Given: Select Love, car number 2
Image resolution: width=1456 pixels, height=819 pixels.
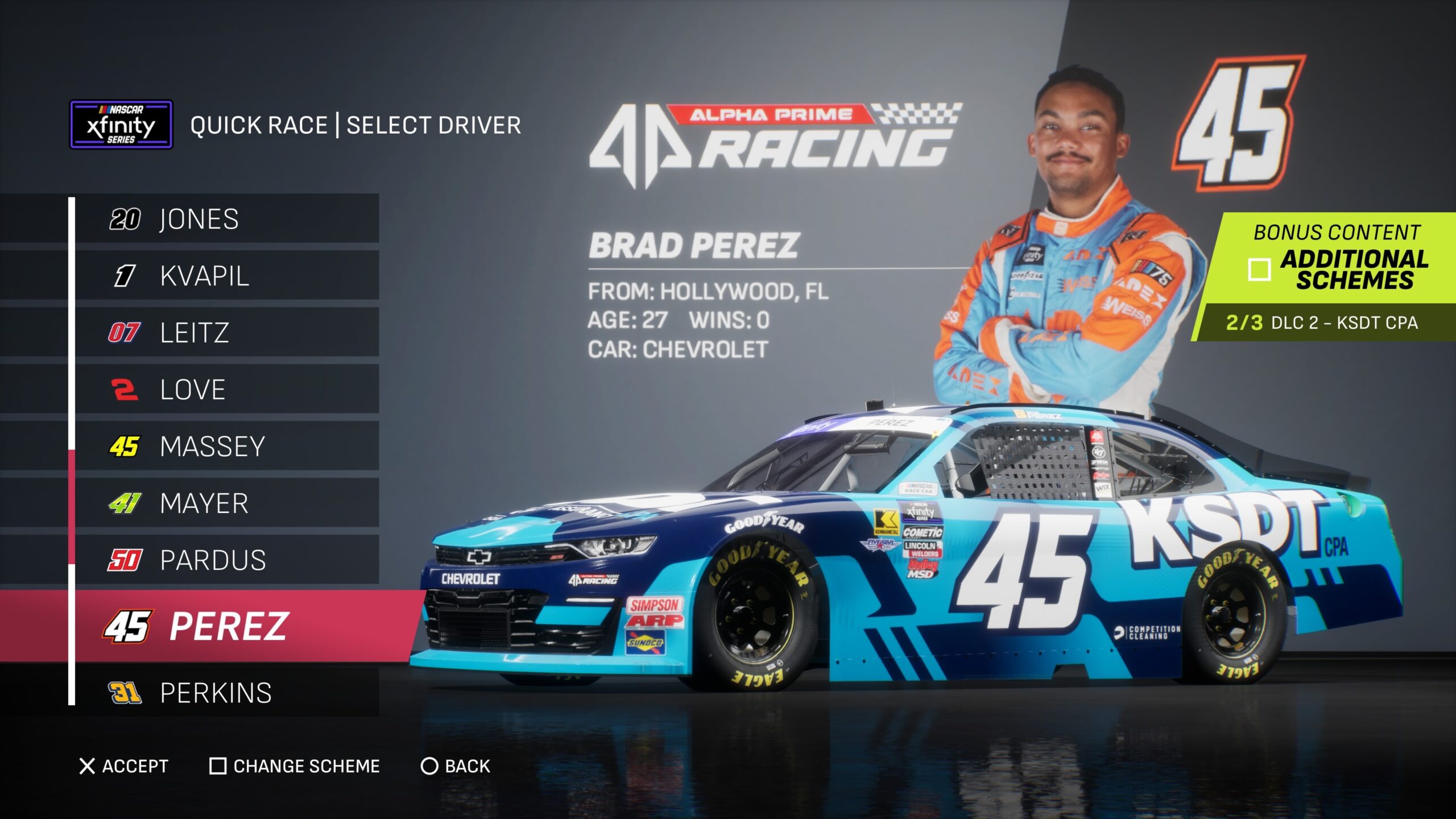Looking at the screenshot, I should coord(226,390).
